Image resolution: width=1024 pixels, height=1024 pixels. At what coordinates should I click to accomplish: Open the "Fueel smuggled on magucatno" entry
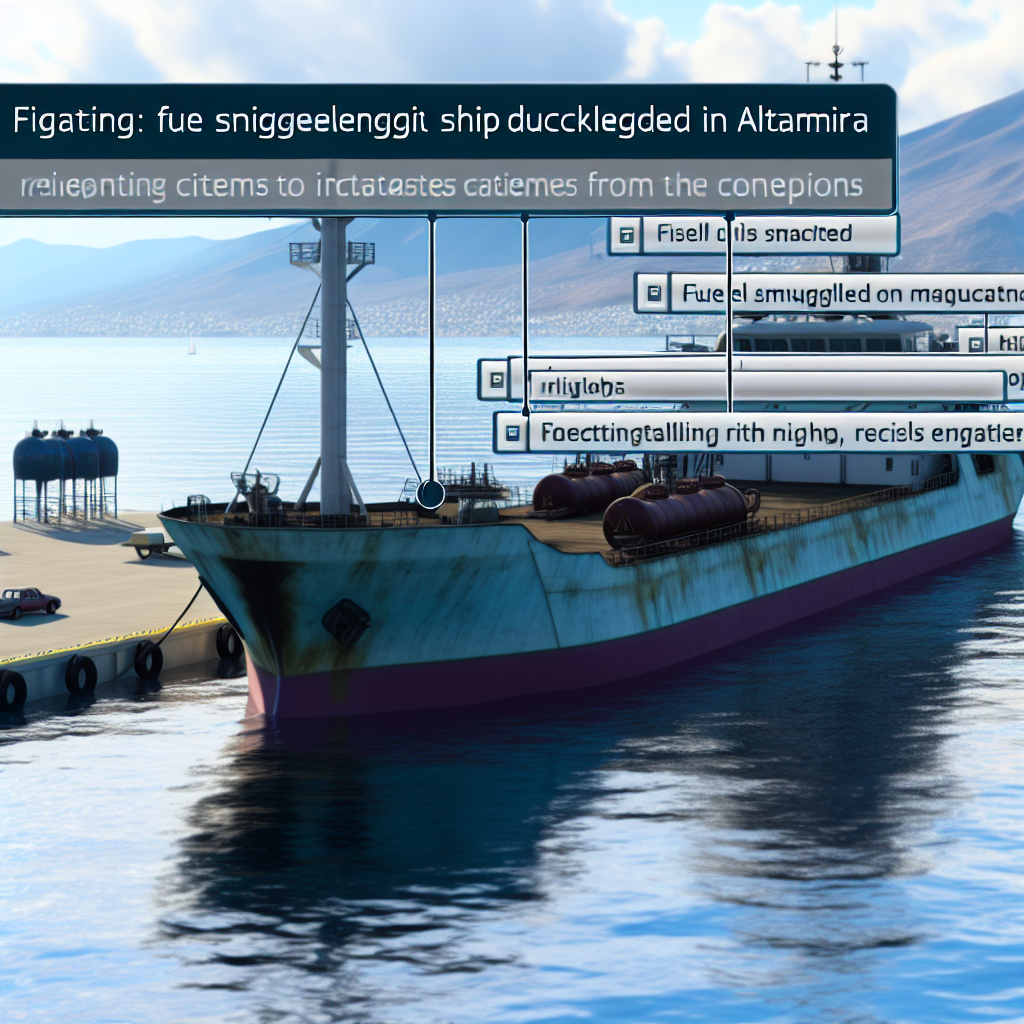click(840, 294)
